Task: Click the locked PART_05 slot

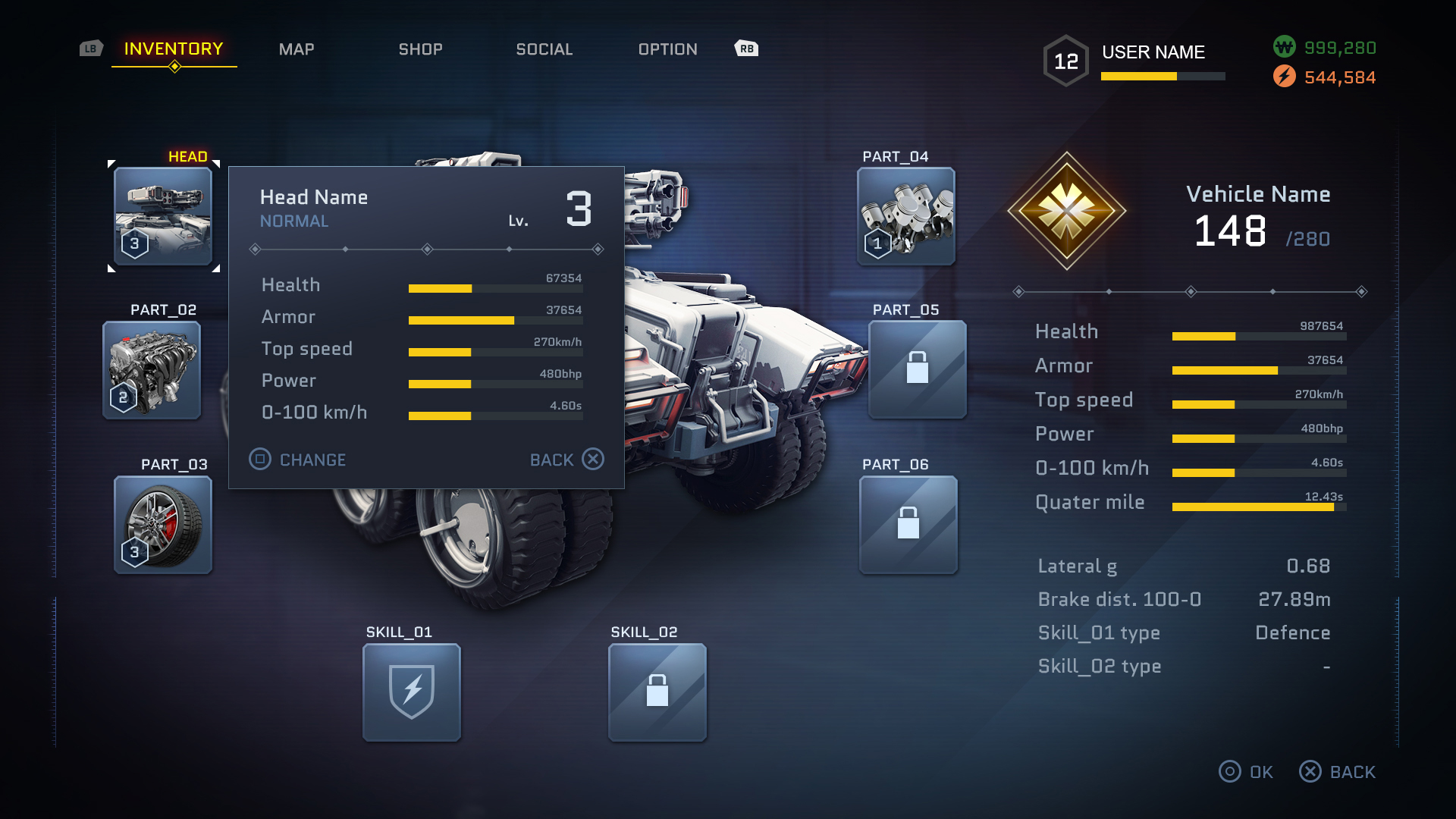Action: (918, 369)
